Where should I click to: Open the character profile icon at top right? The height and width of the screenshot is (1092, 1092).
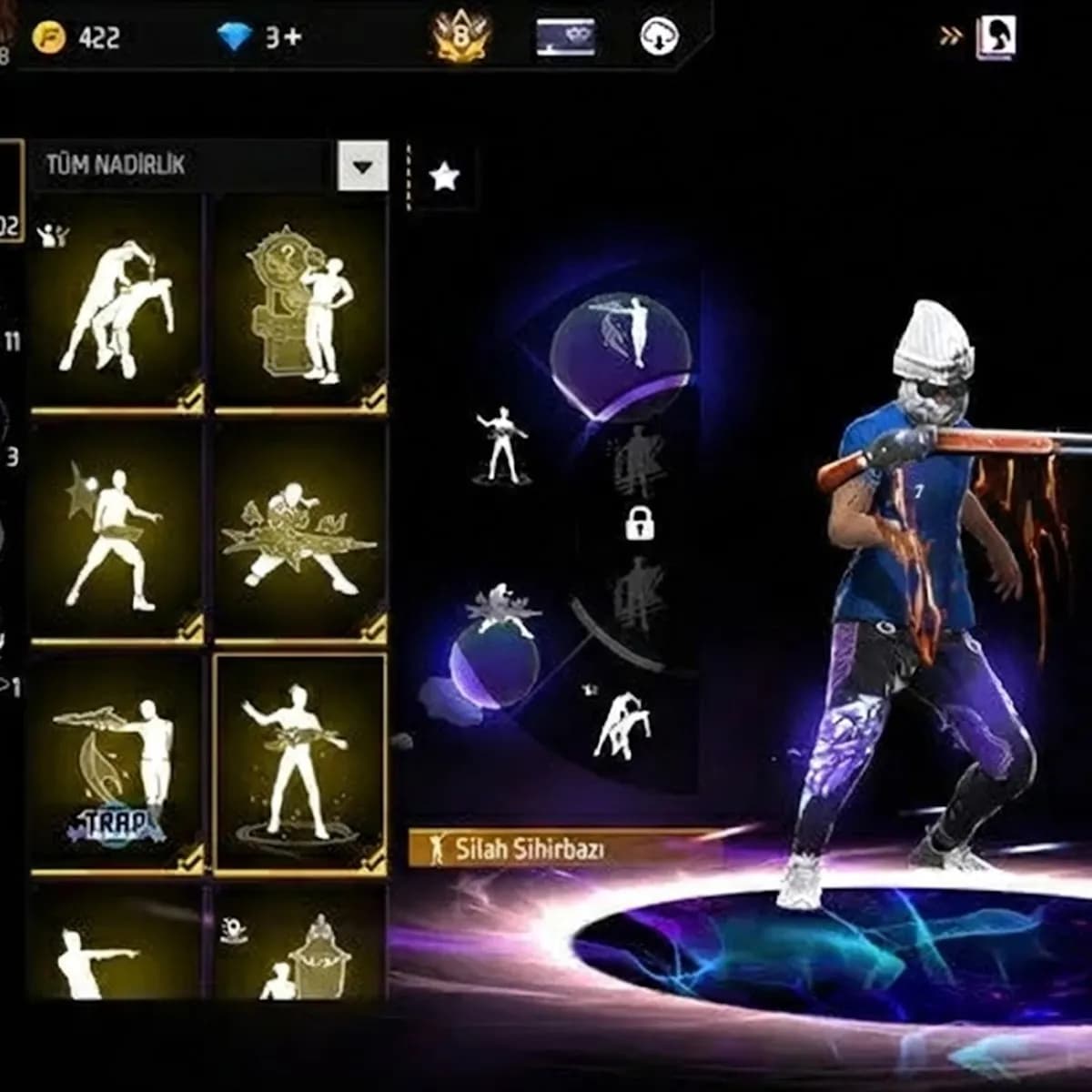click(x=996, y=38)
